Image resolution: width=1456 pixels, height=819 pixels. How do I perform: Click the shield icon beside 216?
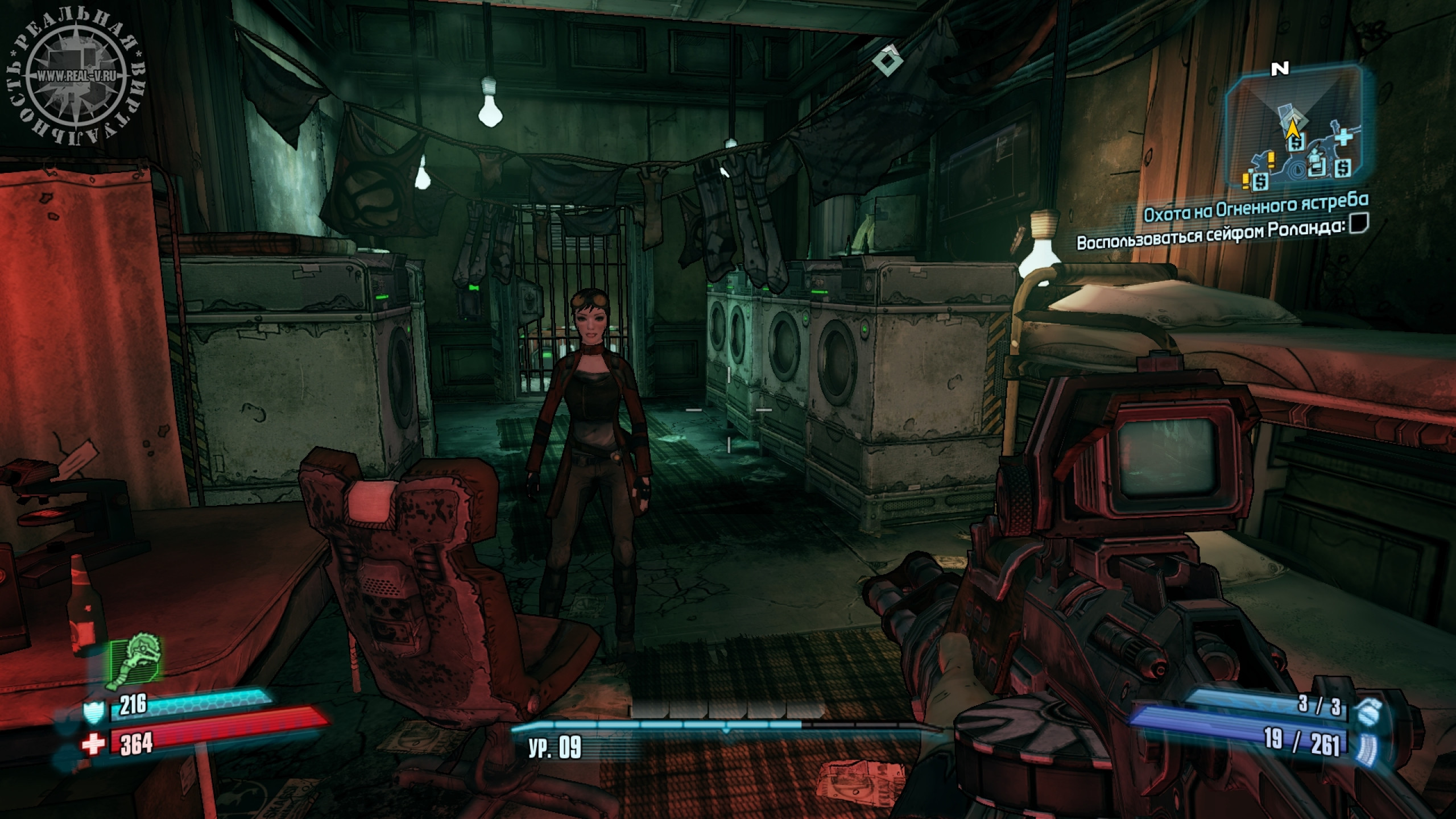click(93, 712)
